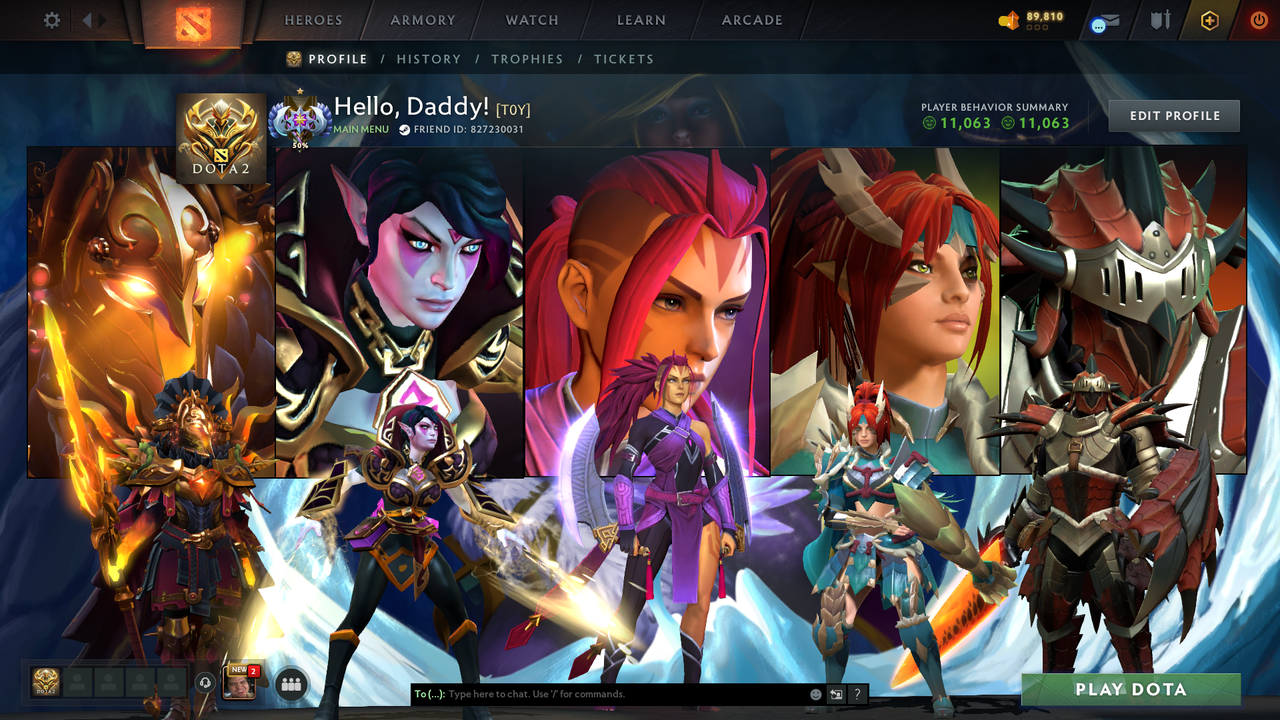The height and width of the screenshot is (720, 1280).
Task: Click the chat channel switch icon
Action: click(x=834, y=693)
